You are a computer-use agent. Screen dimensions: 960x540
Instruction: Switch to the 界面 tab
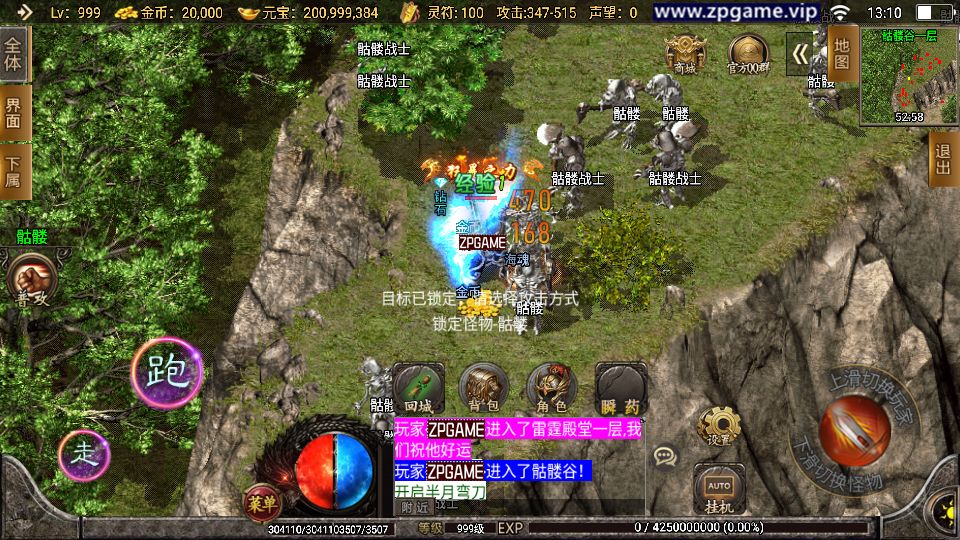point(14,114)
